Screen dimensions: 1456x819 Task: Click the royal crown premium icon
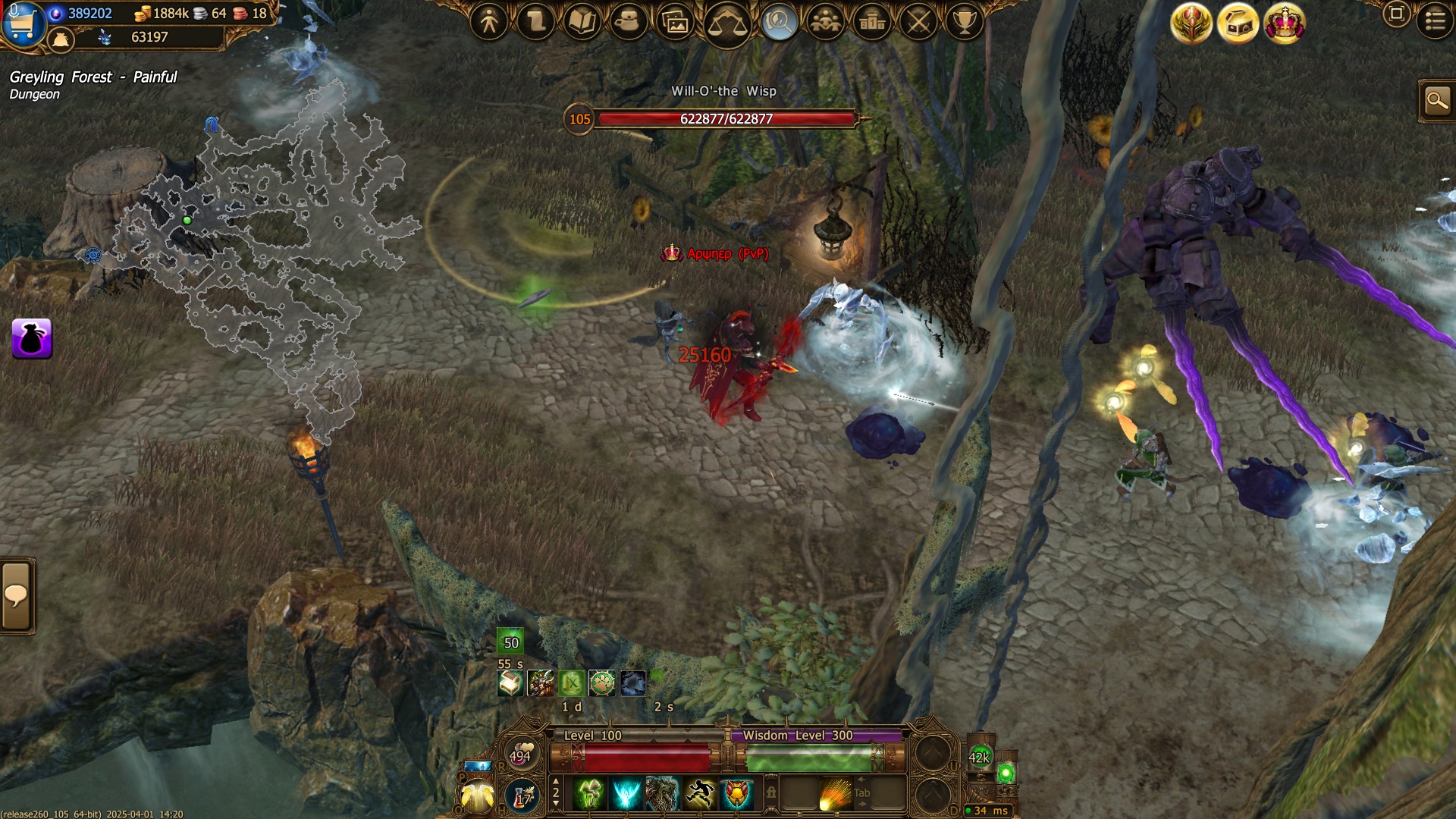(1285, 24)
